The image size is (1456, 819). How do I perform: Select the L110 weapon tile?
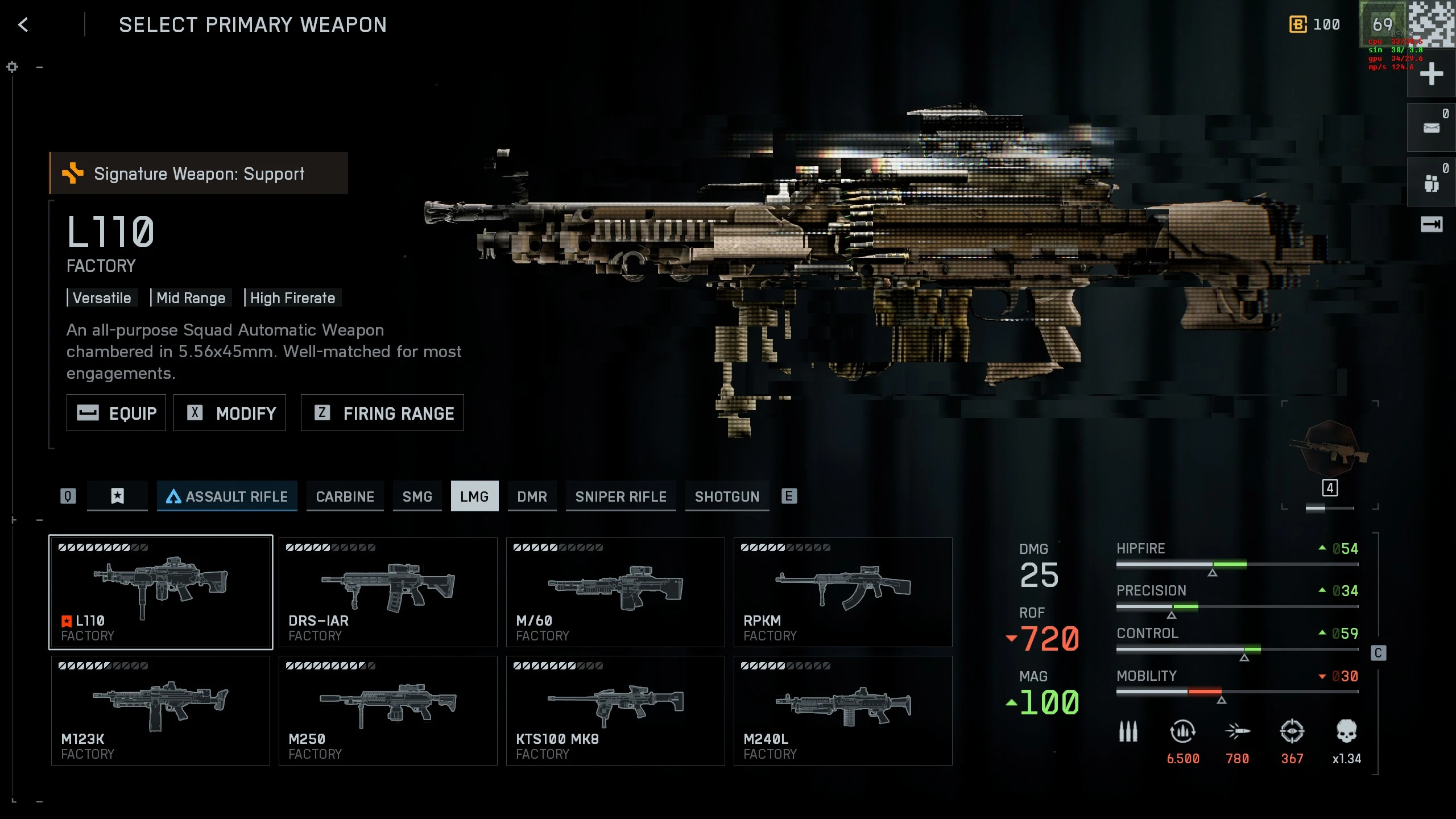[160, 592]
